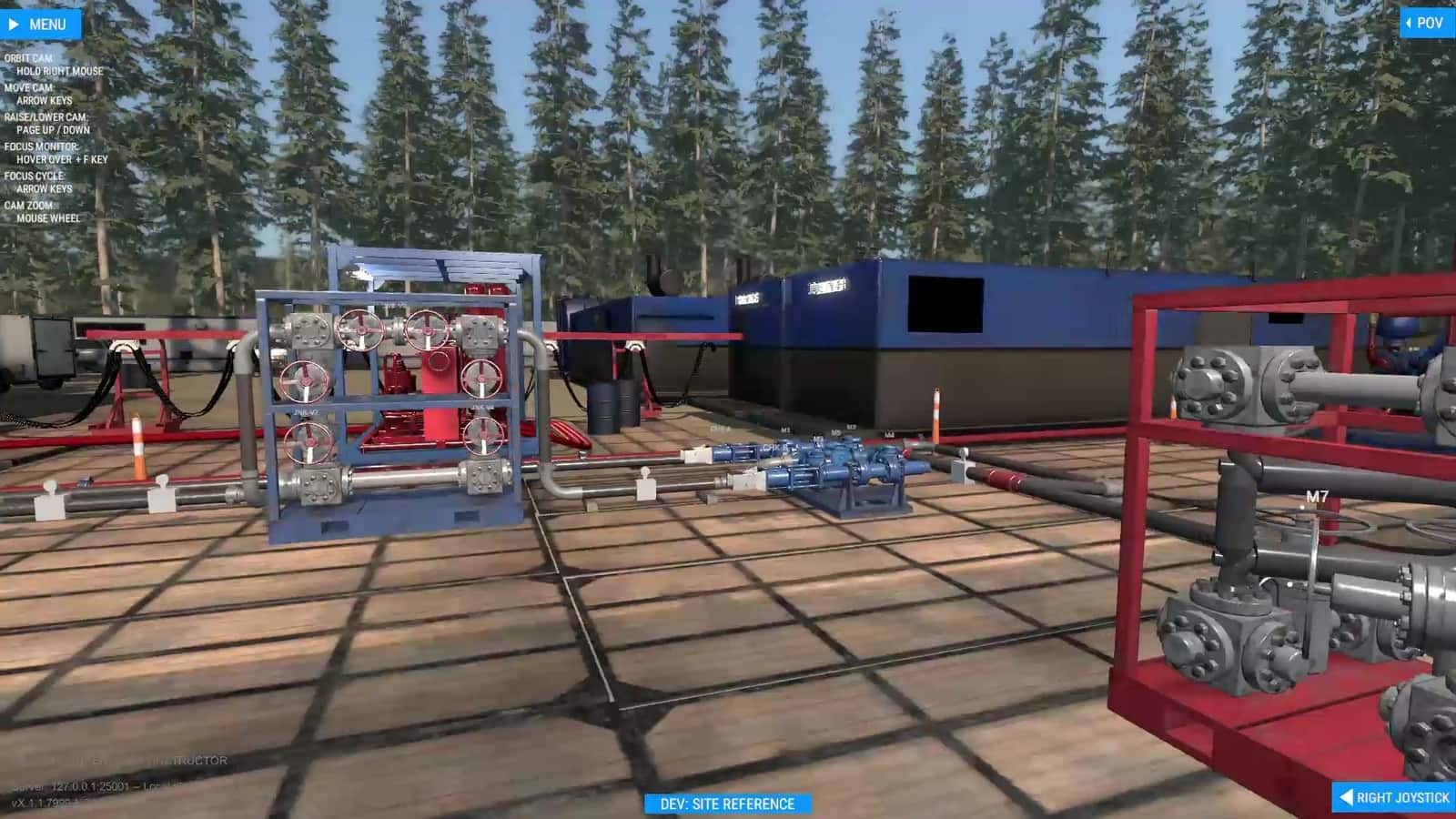
Task: Click the CHK-B label on the blue pump skid
Action: coord(776,448)
